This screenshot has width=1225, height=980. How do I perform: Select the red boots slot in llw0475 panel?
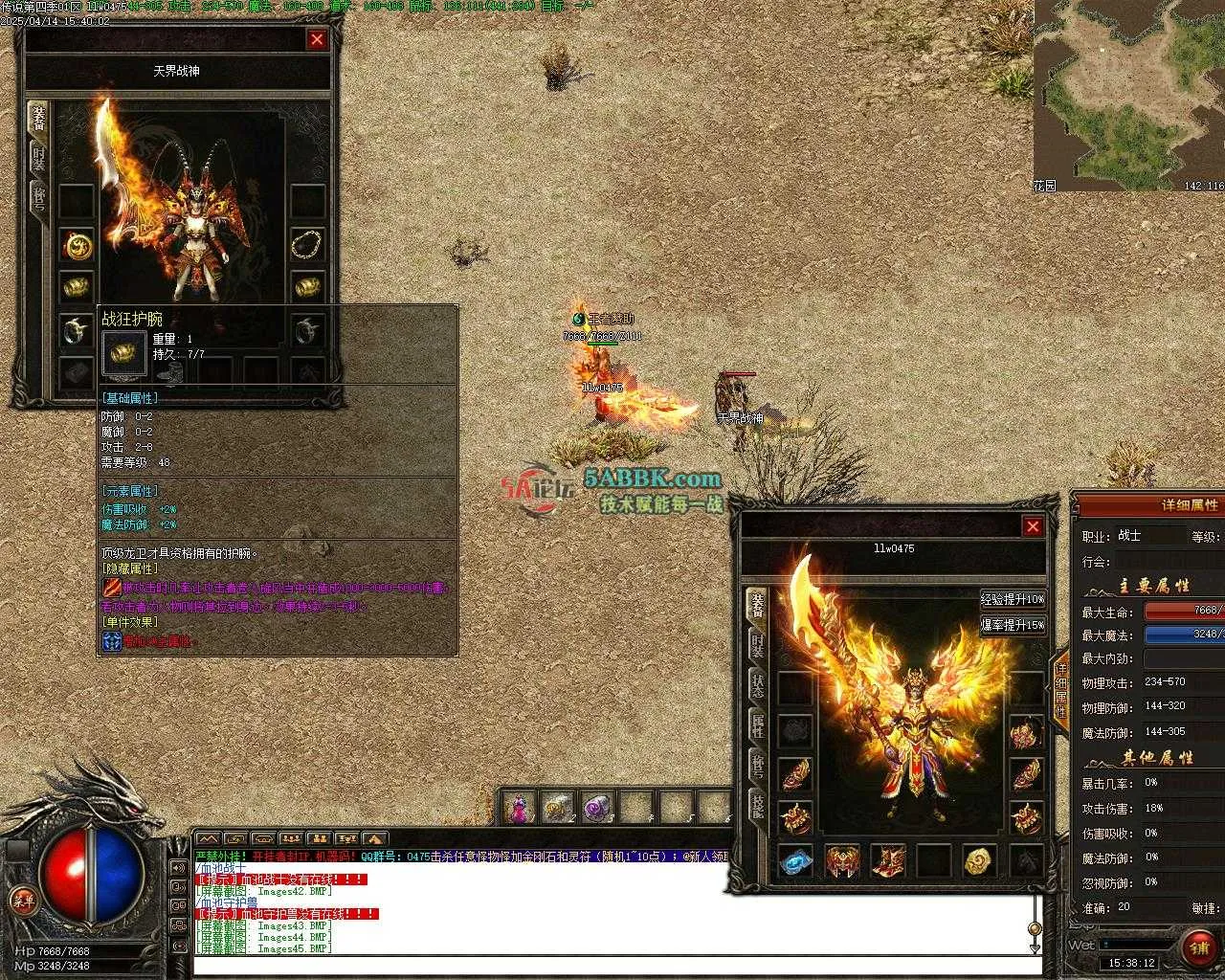coord(888,860)
